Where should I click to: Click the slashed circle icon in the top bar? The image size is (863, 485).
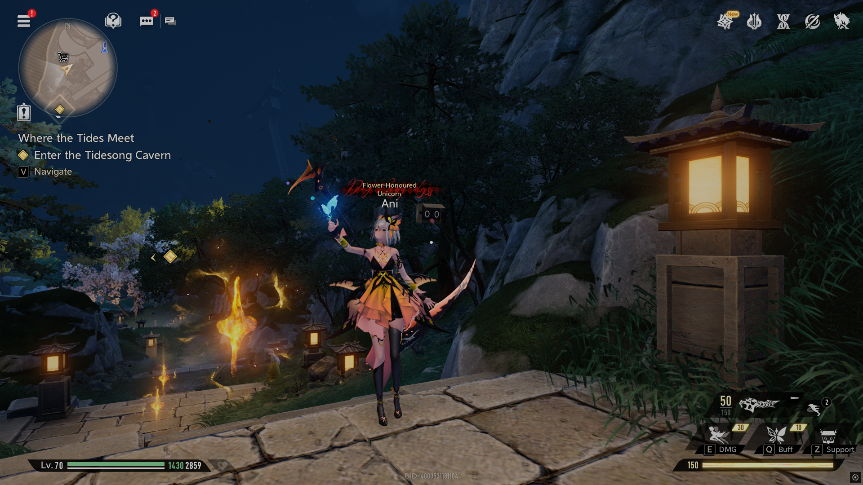coord(813,22)
